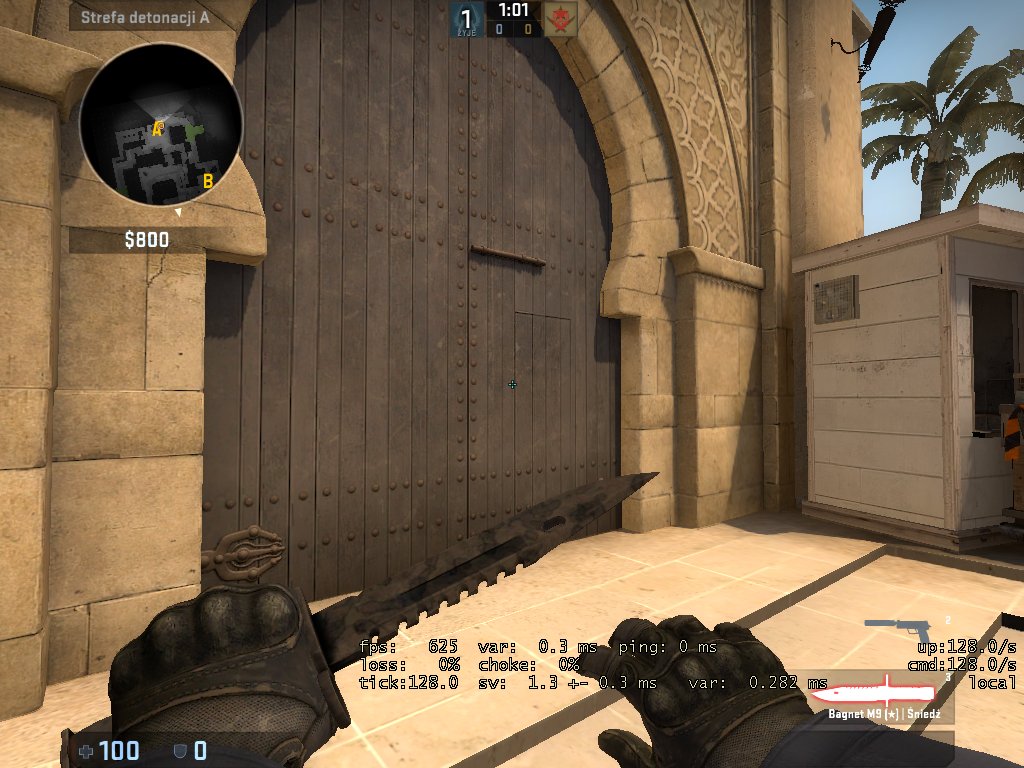Screen dimensions: 1024x768
Task: Click the circular radar minimap
Action: point(160,125)
